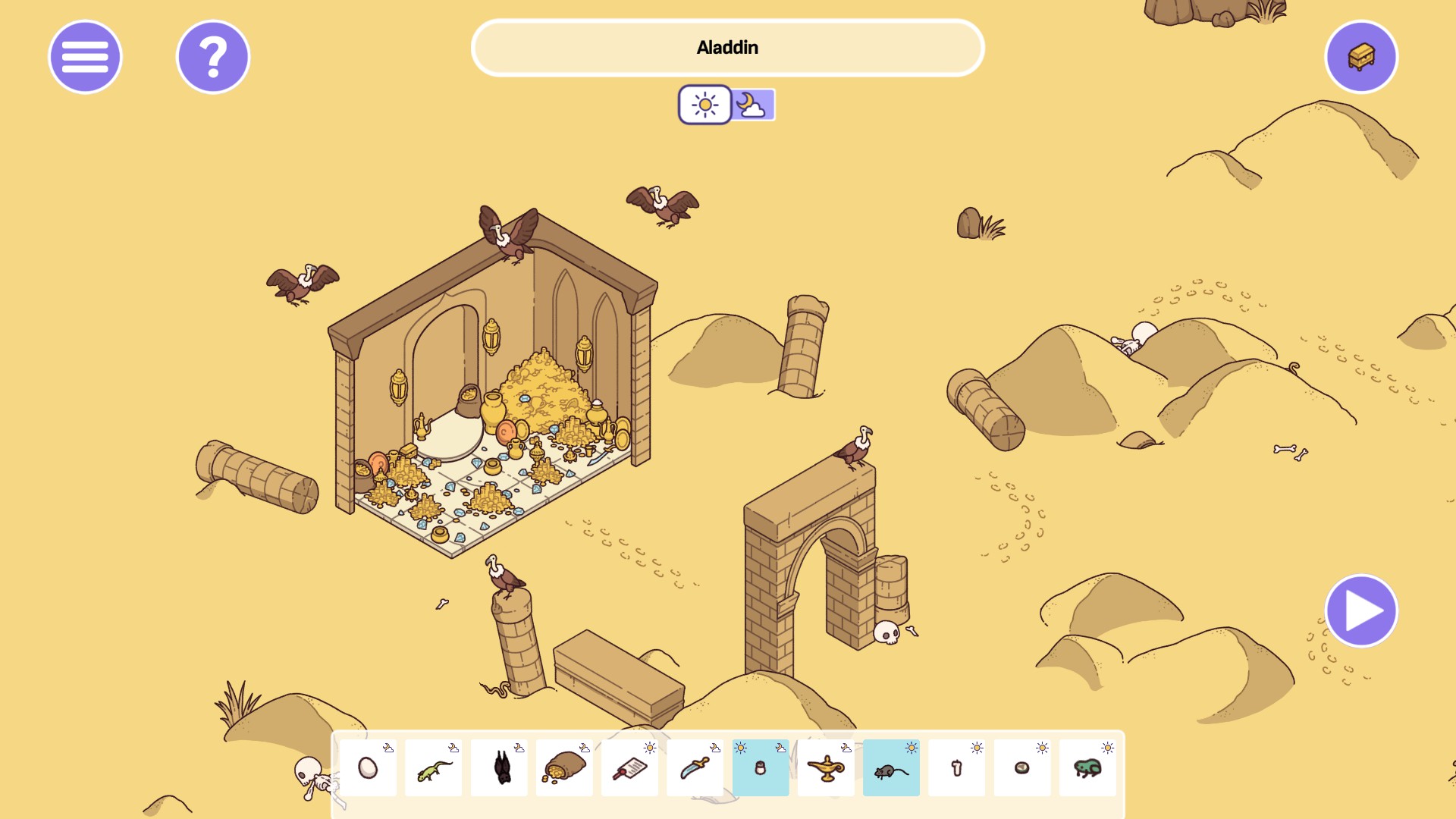Choose the curved dagger item slot
The image size is (1456, 819).
(x=695, y=768)
